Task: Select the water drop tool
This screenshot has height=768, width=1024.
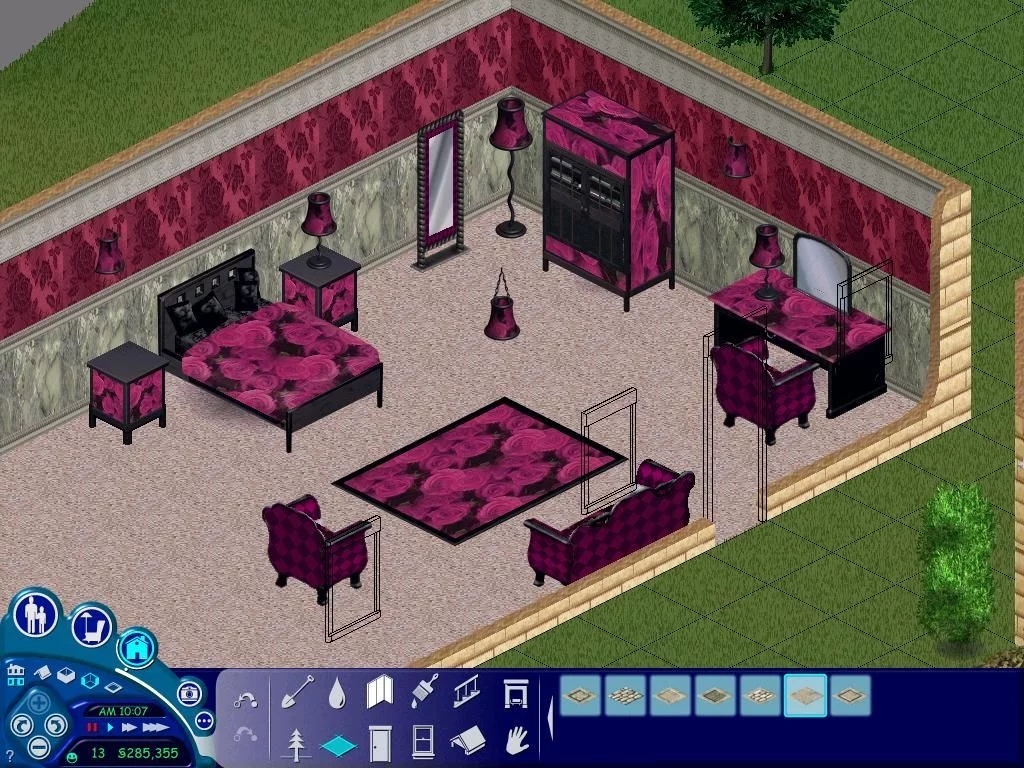Action: pos(337,691)
